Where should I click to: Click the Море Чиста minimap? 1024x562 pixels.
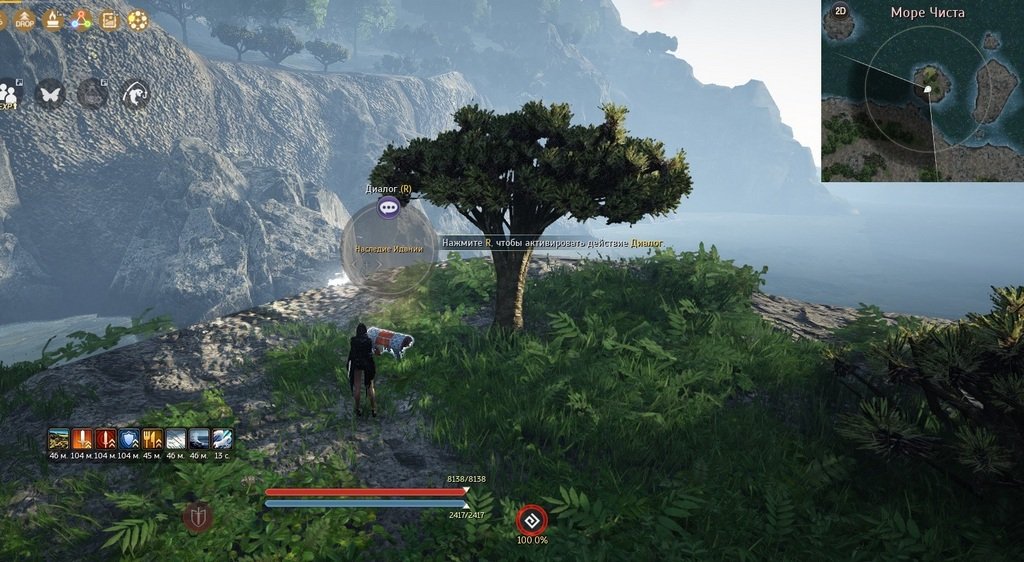coord(922,98)
